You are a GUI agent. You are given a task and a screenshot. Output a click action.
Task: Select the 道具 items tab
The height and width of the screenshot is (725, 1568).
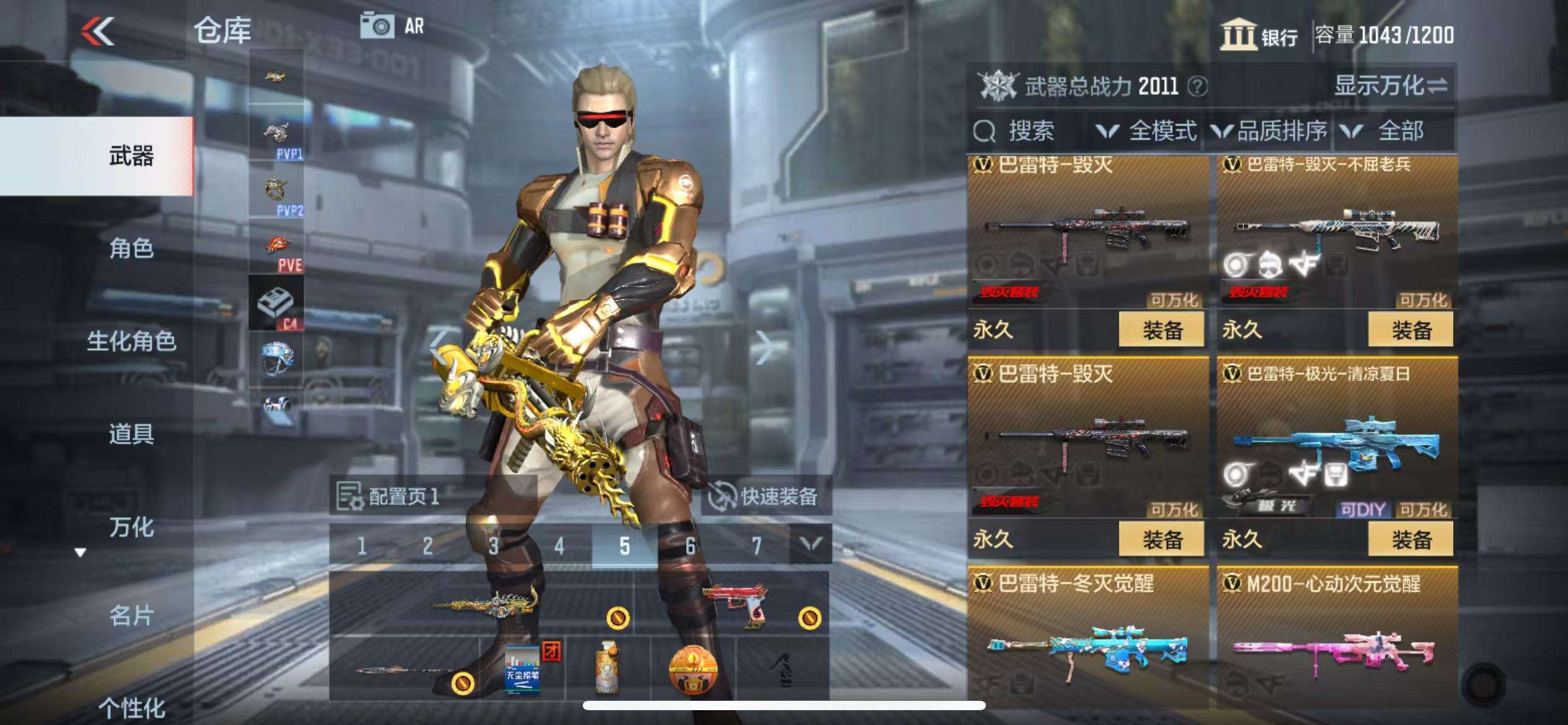coord(131,434)
